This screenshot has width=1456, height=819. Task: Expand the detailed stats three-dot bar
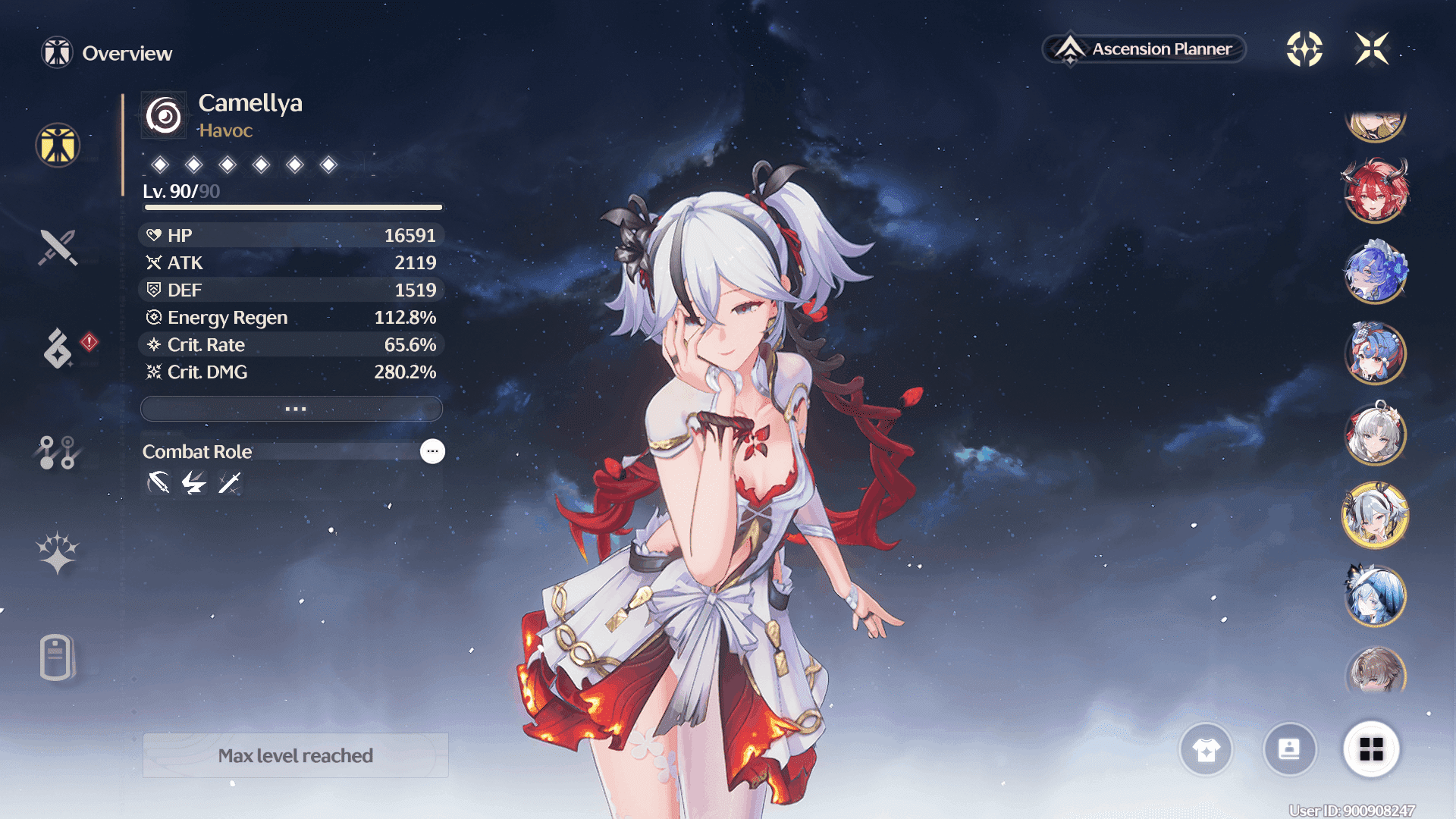click(292, 409)
